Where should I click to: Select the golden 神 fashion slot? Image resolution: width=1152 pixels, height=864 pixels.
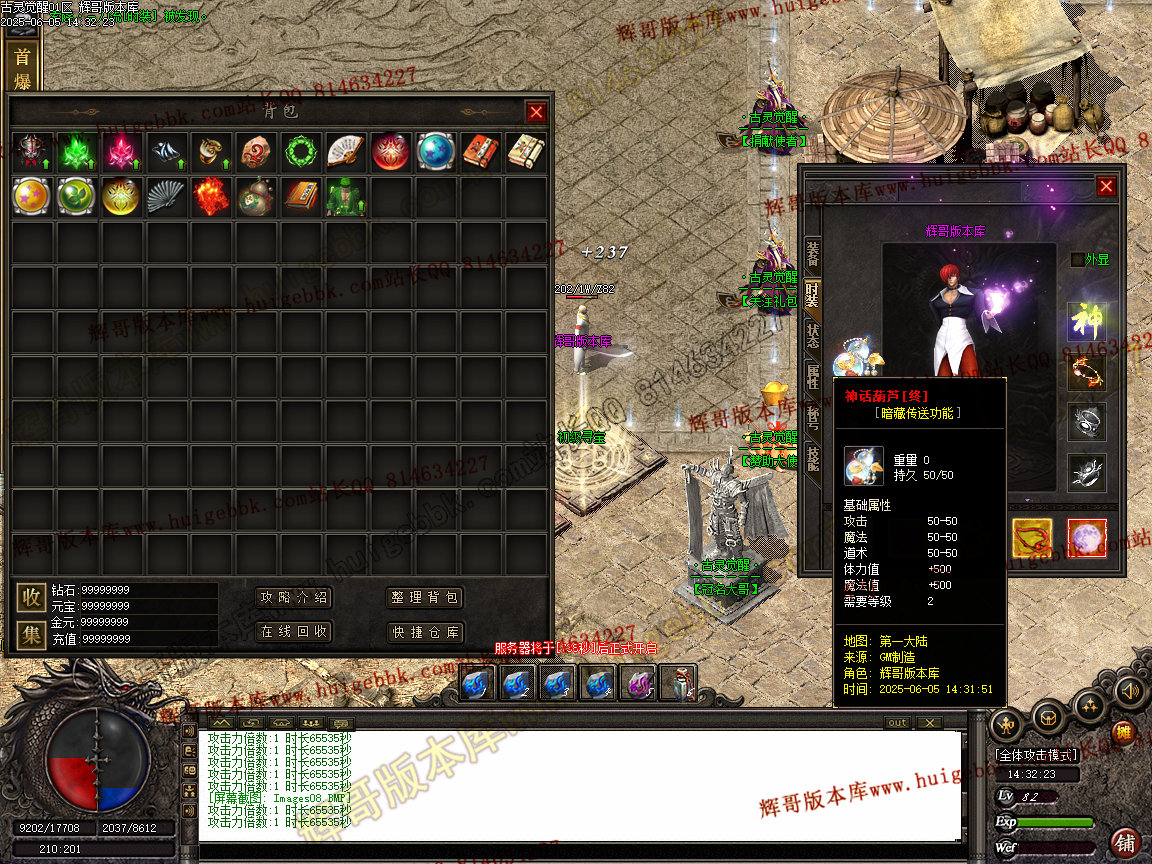tap(1086, 322)
